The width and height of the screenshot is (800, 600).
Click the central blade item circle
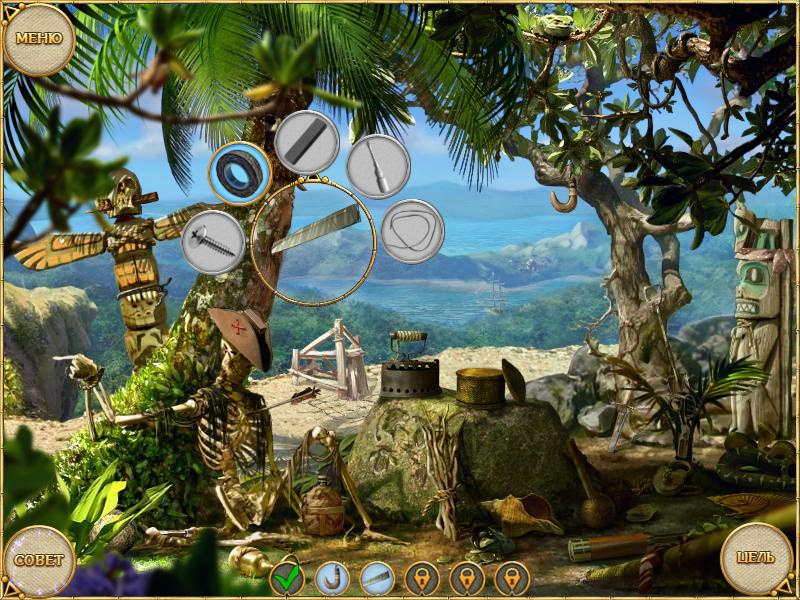point(313,241)
